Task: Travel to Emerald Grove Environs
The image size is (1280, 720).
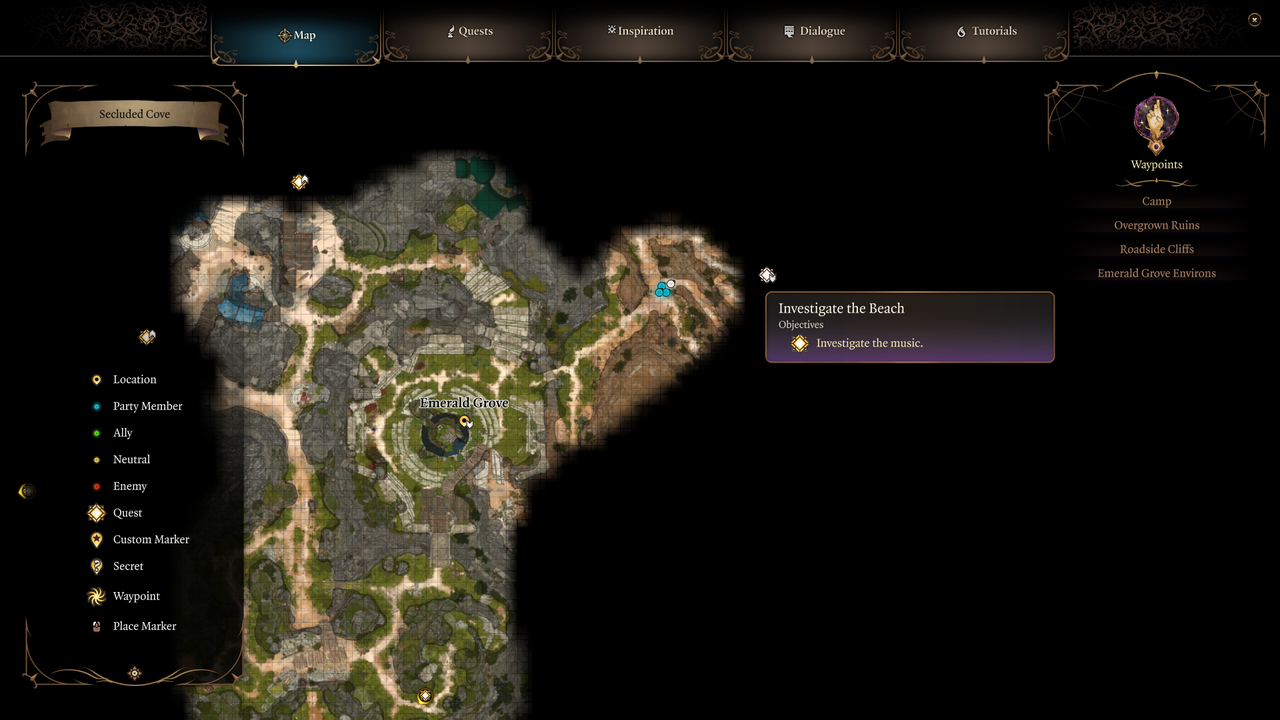Action: [1156, 273]
